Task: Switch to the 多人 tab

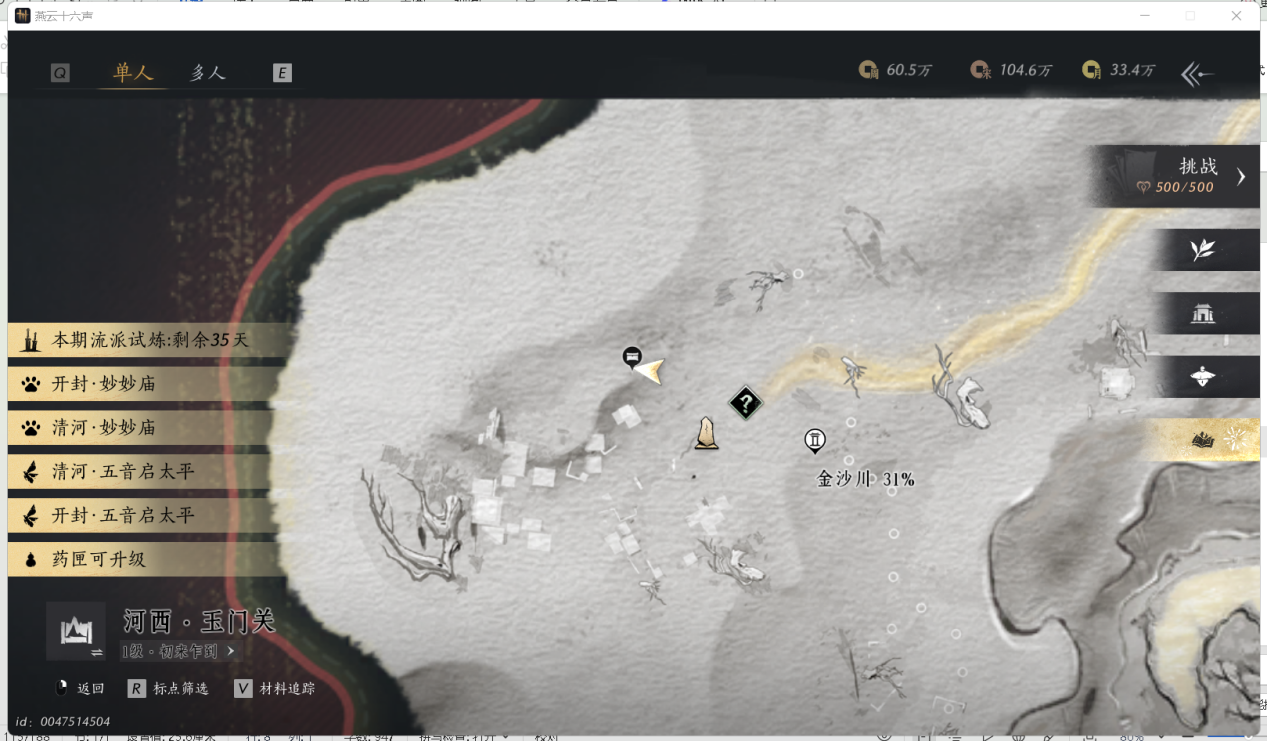Action: [208, 72]
